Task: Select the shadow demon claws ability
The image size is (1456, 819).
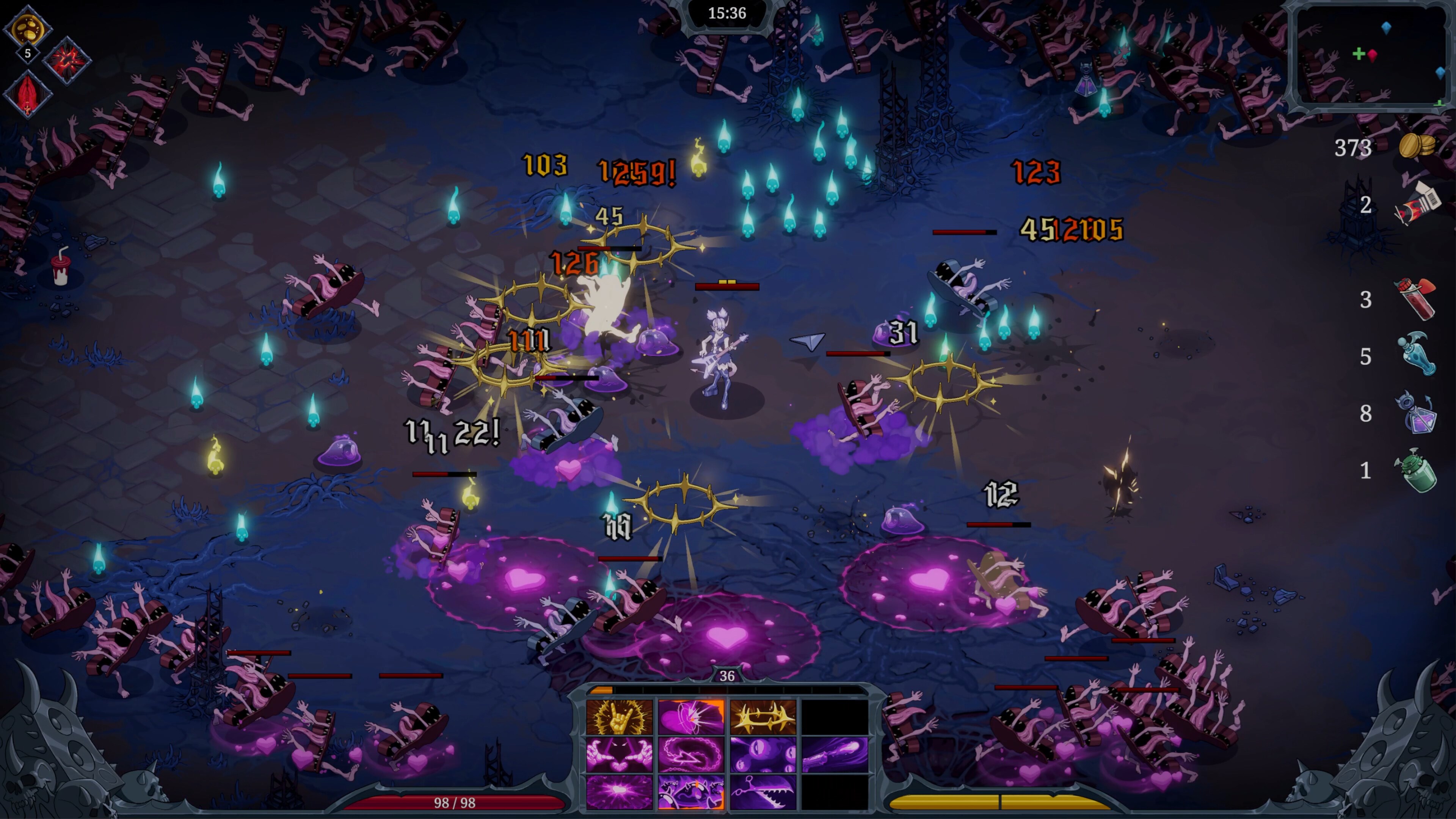Action: [619, 755]
